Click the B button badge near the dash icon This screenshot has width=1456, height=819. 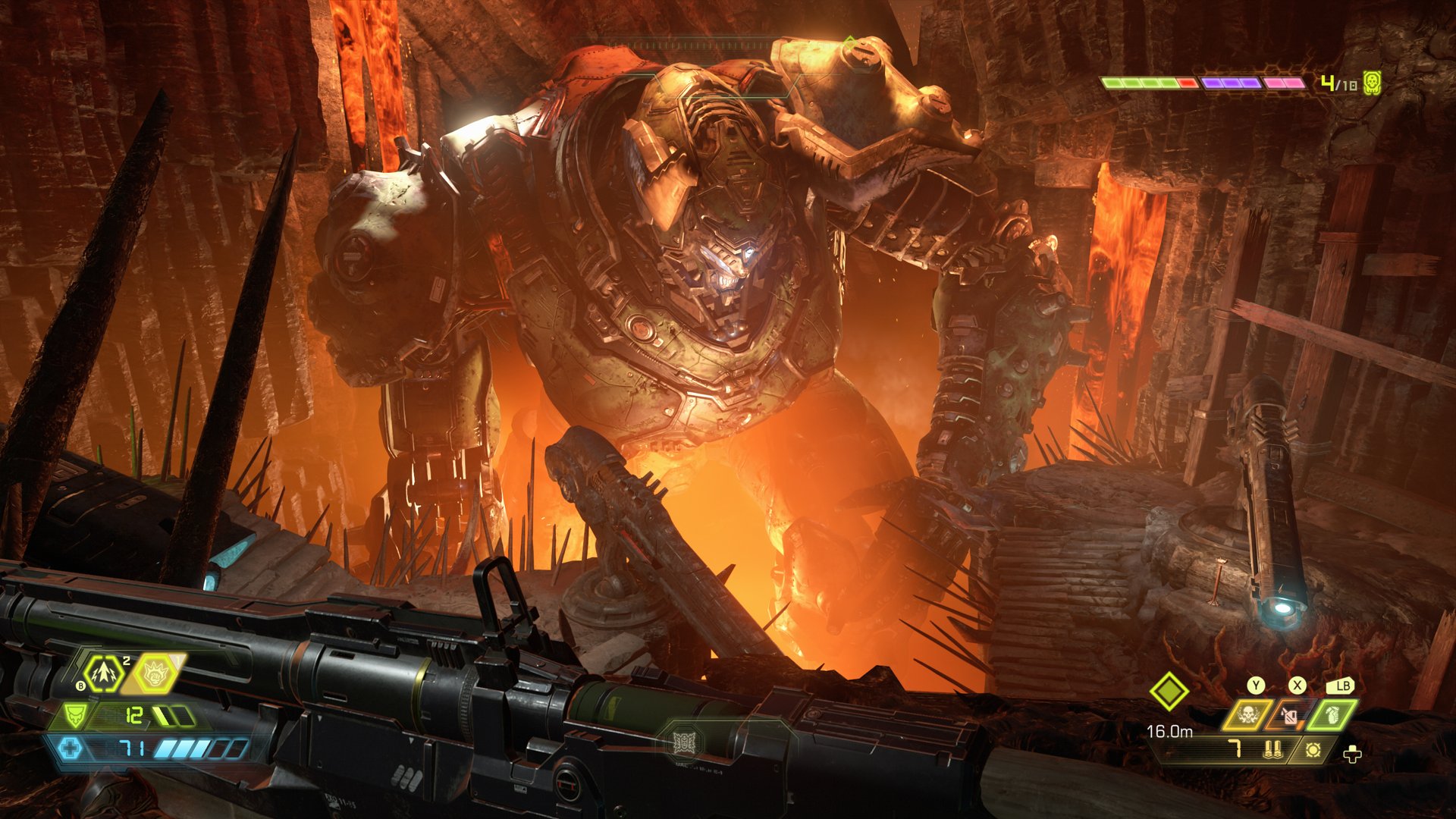click(x=80, y=686)
